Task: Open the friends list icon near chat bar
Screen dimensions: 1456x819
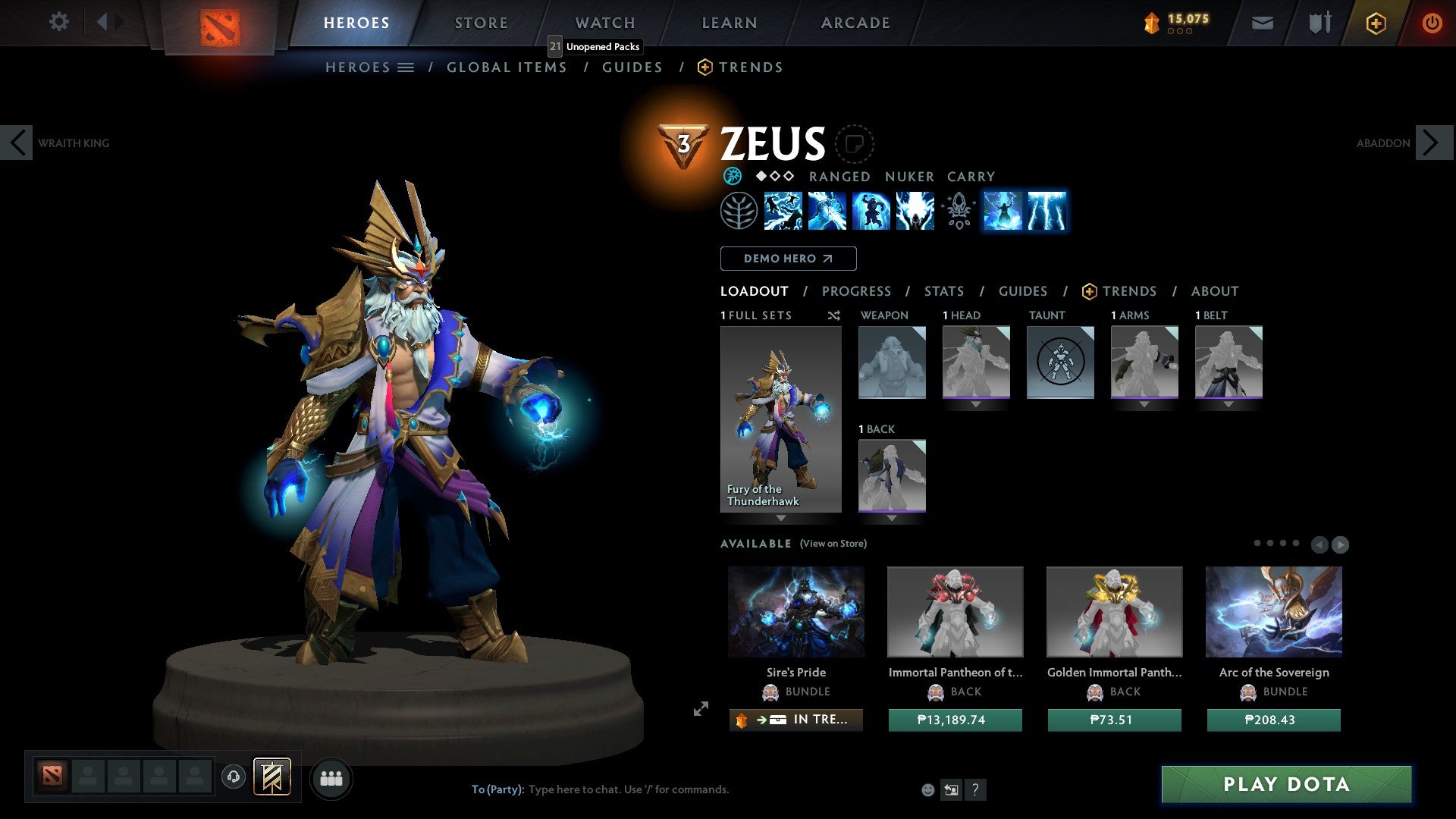Action: tap(331, 777)
